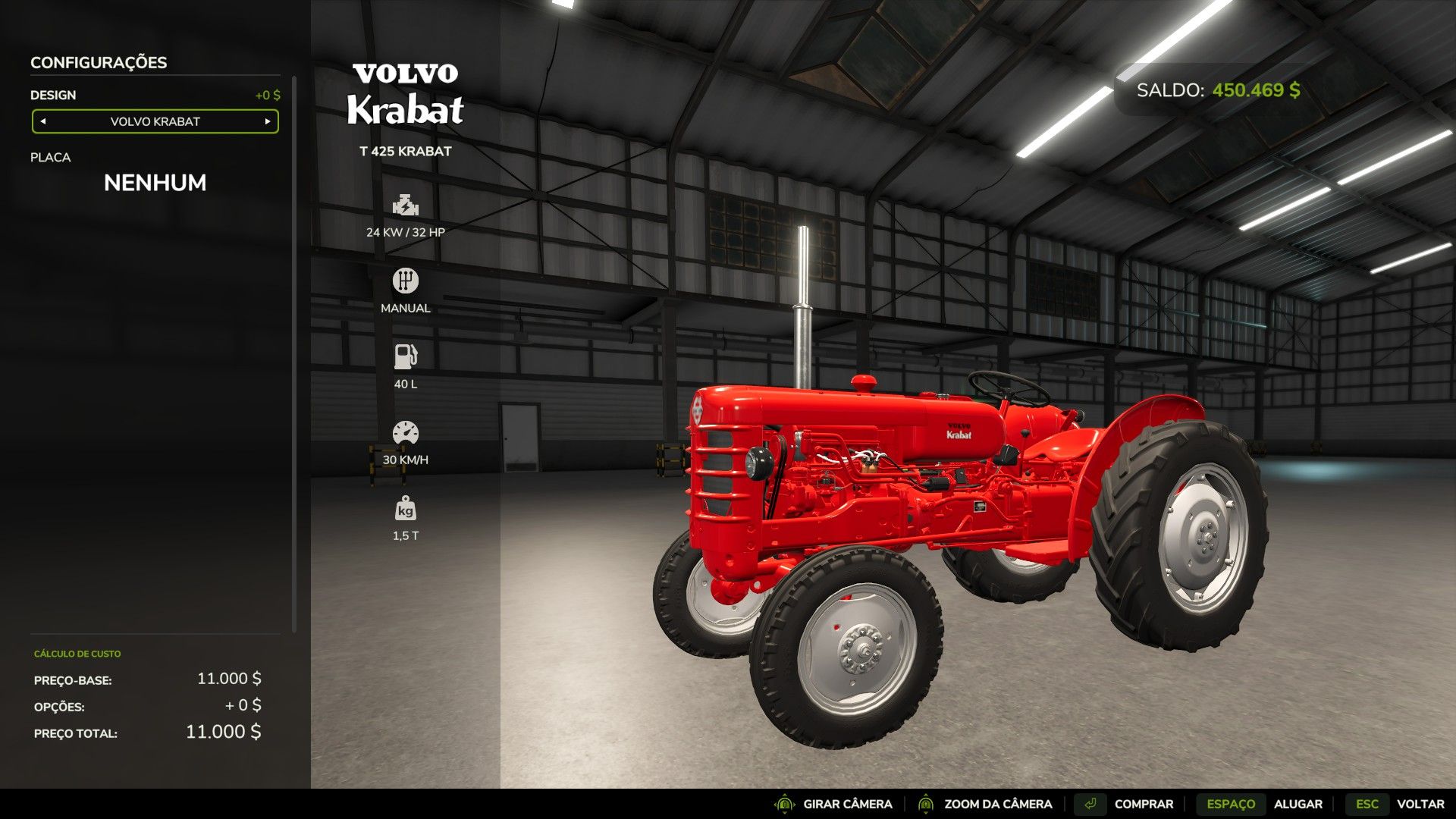Go back using the Voltar button
The image size is (1456, 819).
(x=1420, y=804)
